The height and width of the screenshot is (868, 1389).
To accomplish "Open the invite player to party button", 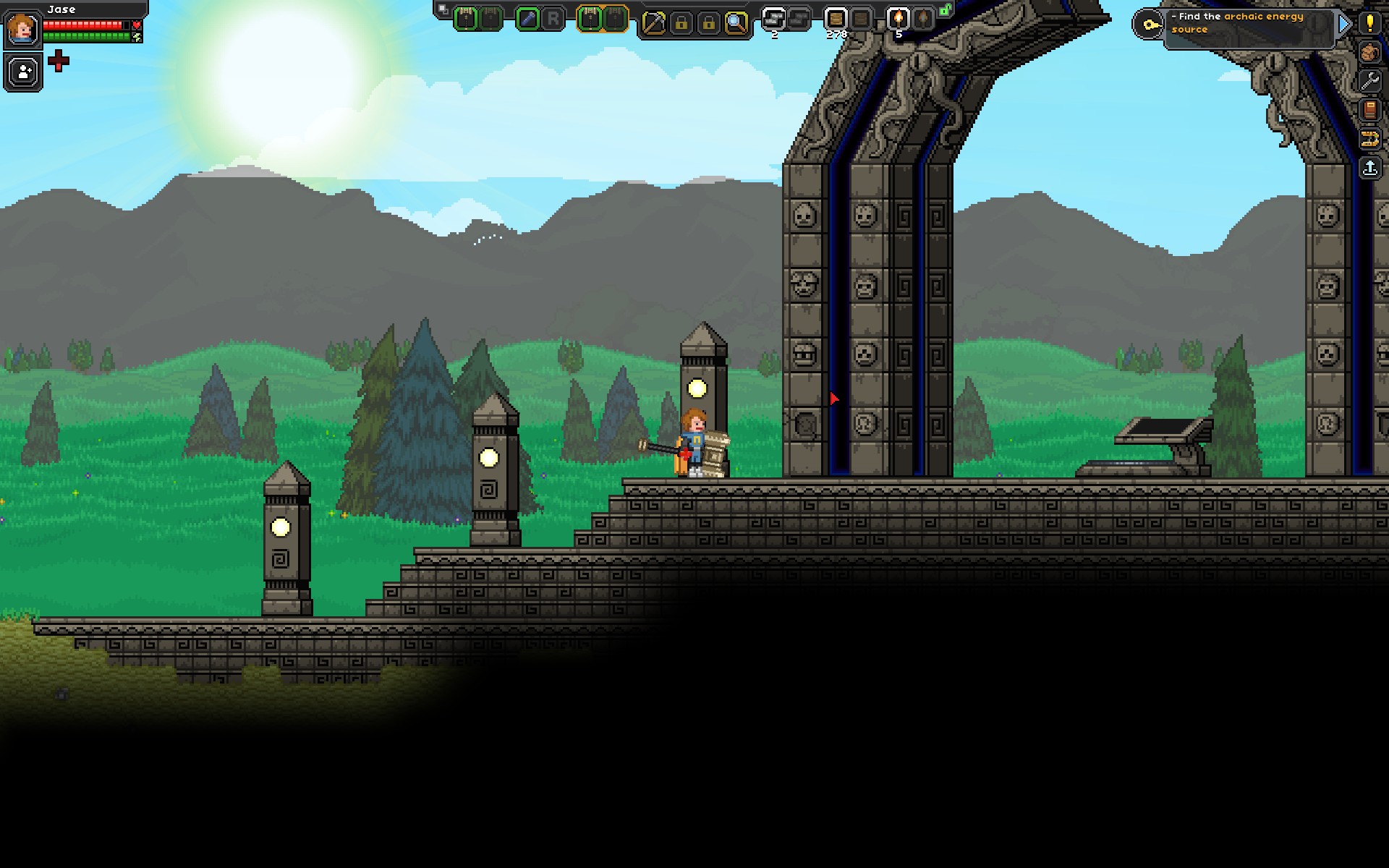I will (23, 72).
